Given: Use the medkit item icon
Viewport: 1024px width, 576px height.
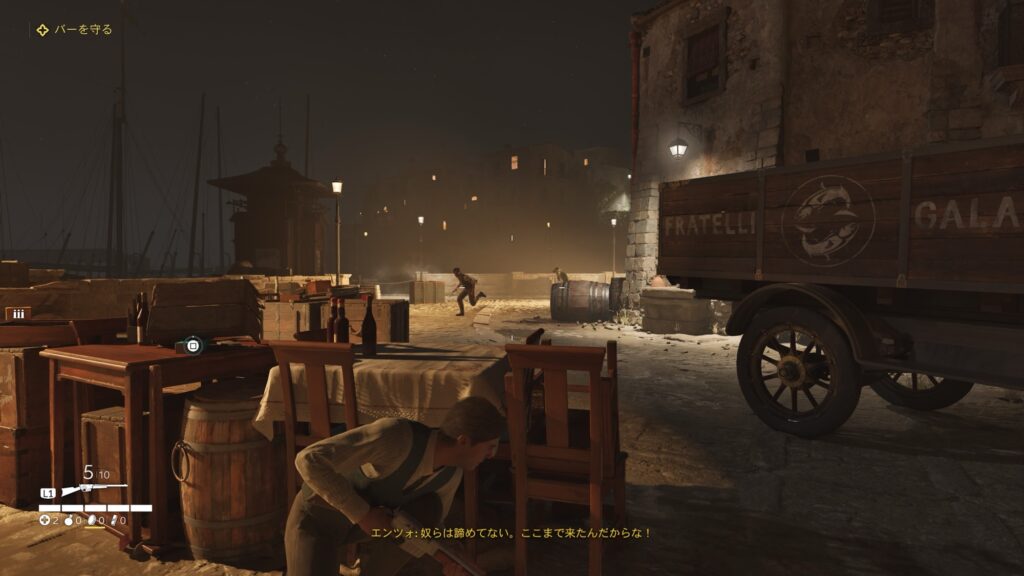Looking at the screenshot, I should coord(44,520).
